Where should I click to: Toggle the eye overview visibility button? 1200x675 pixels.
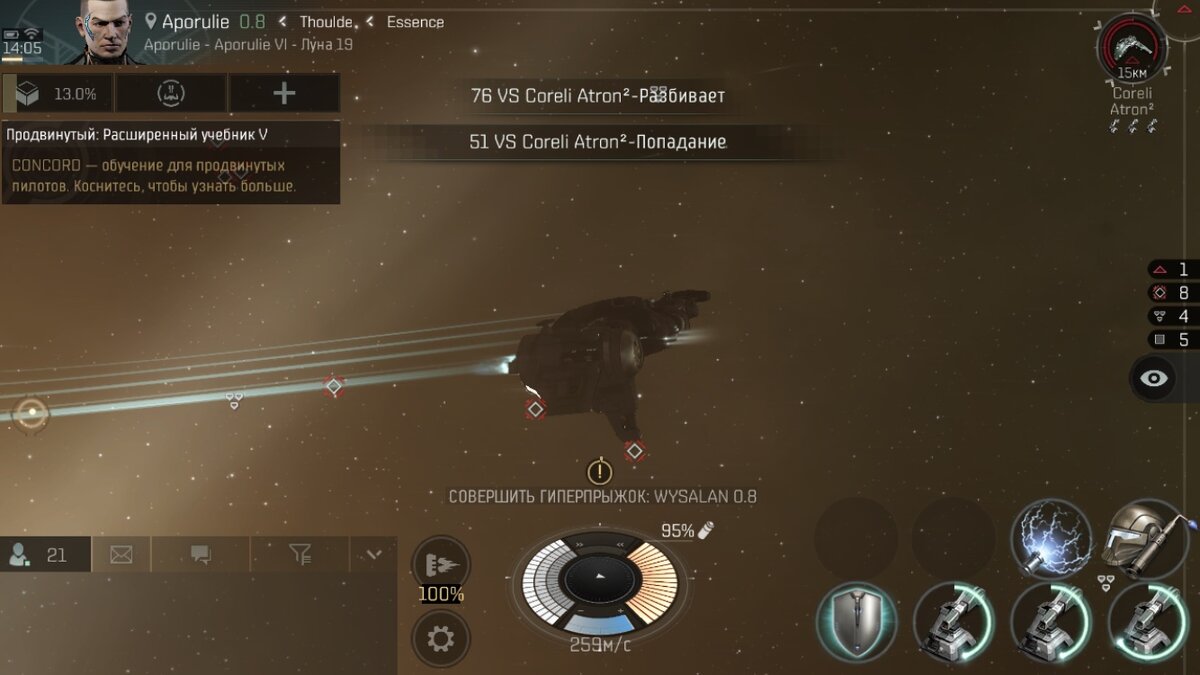point(1155,378)
